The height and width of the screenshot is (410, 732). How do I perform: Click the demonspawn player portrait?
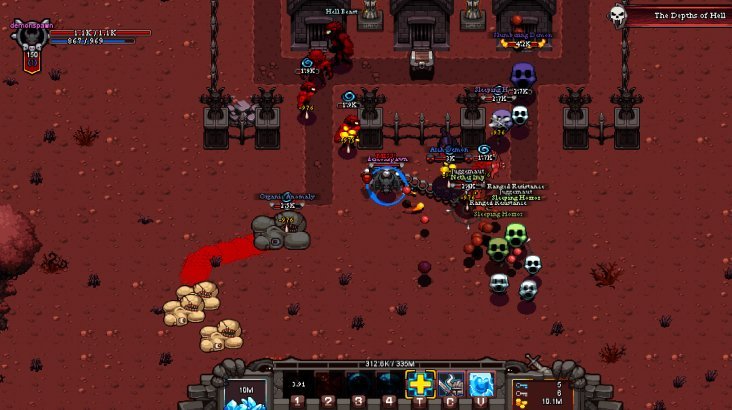(x=29, y=42)
